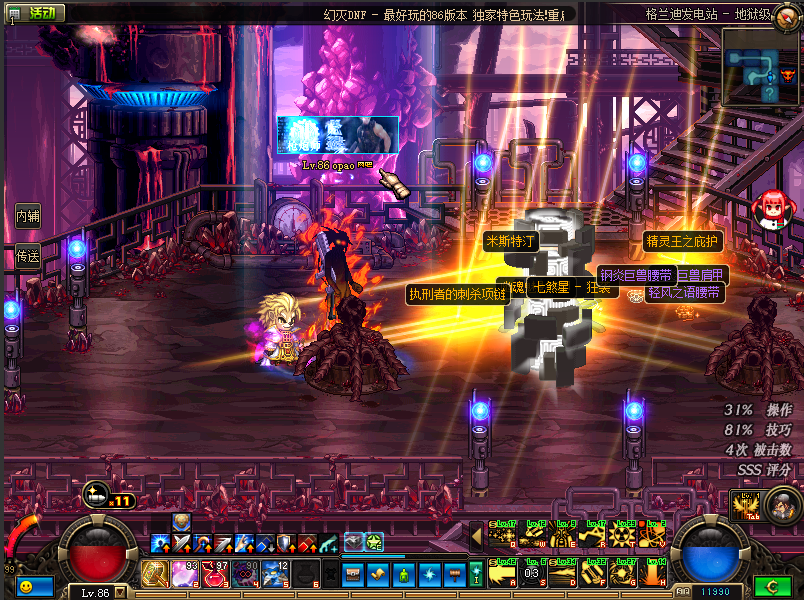Open the treasure chest menu icon
Screen dimensions: 804x600
(354, 574)
